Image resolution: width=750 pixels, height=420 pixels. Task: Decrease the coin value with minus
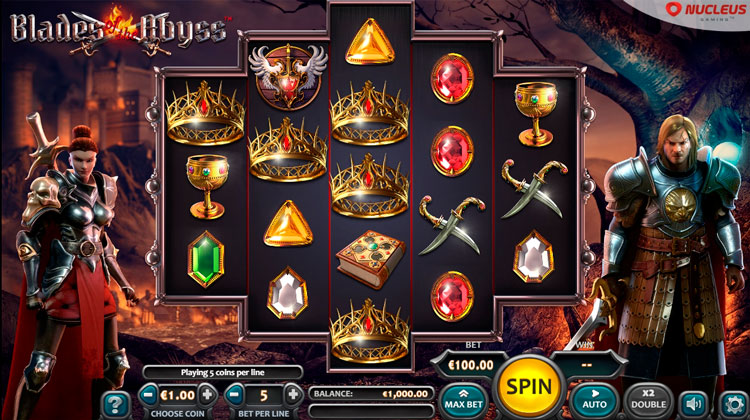149,394
